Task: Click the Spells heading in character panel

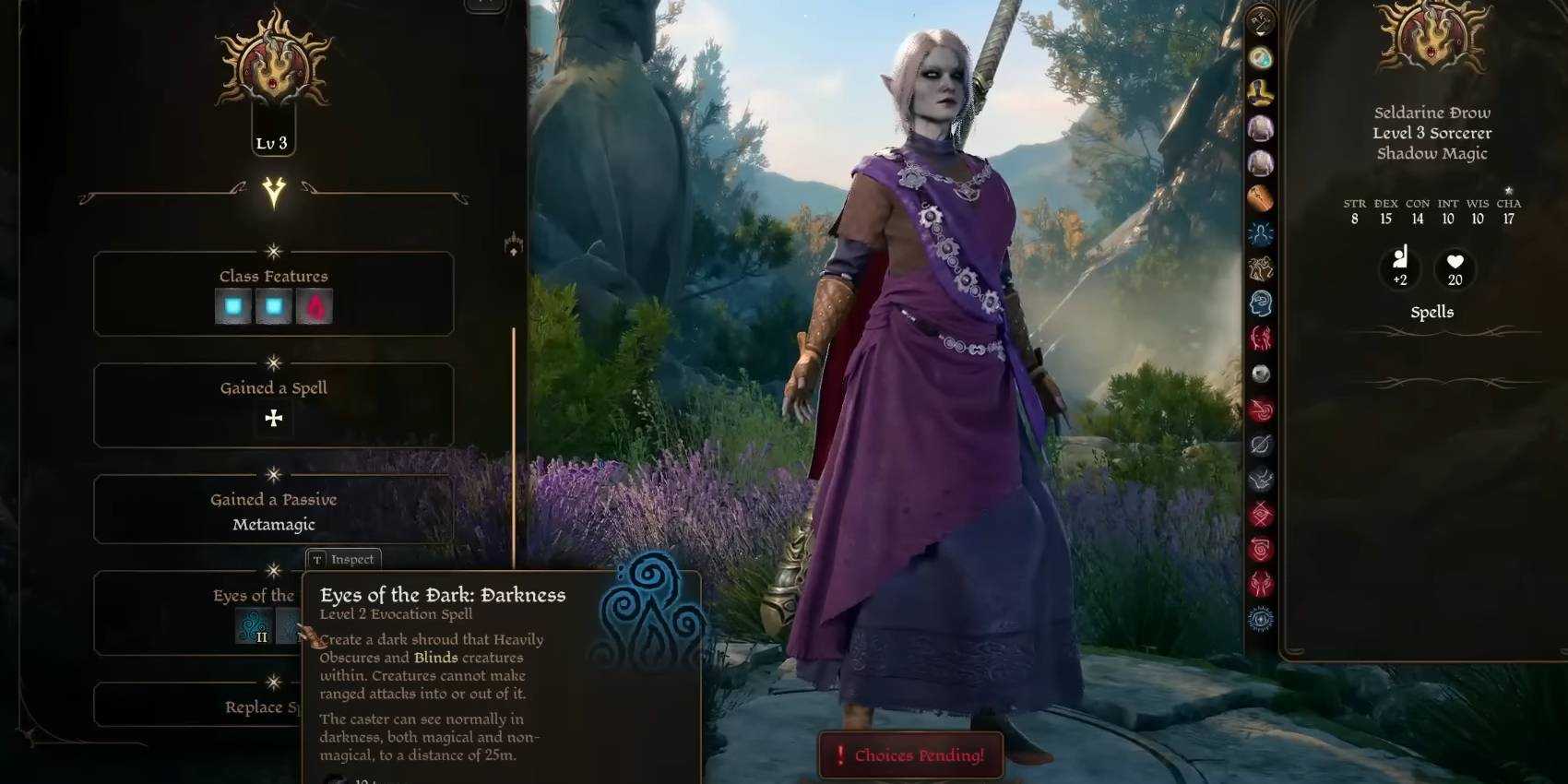Action: tap(1431, 312)
